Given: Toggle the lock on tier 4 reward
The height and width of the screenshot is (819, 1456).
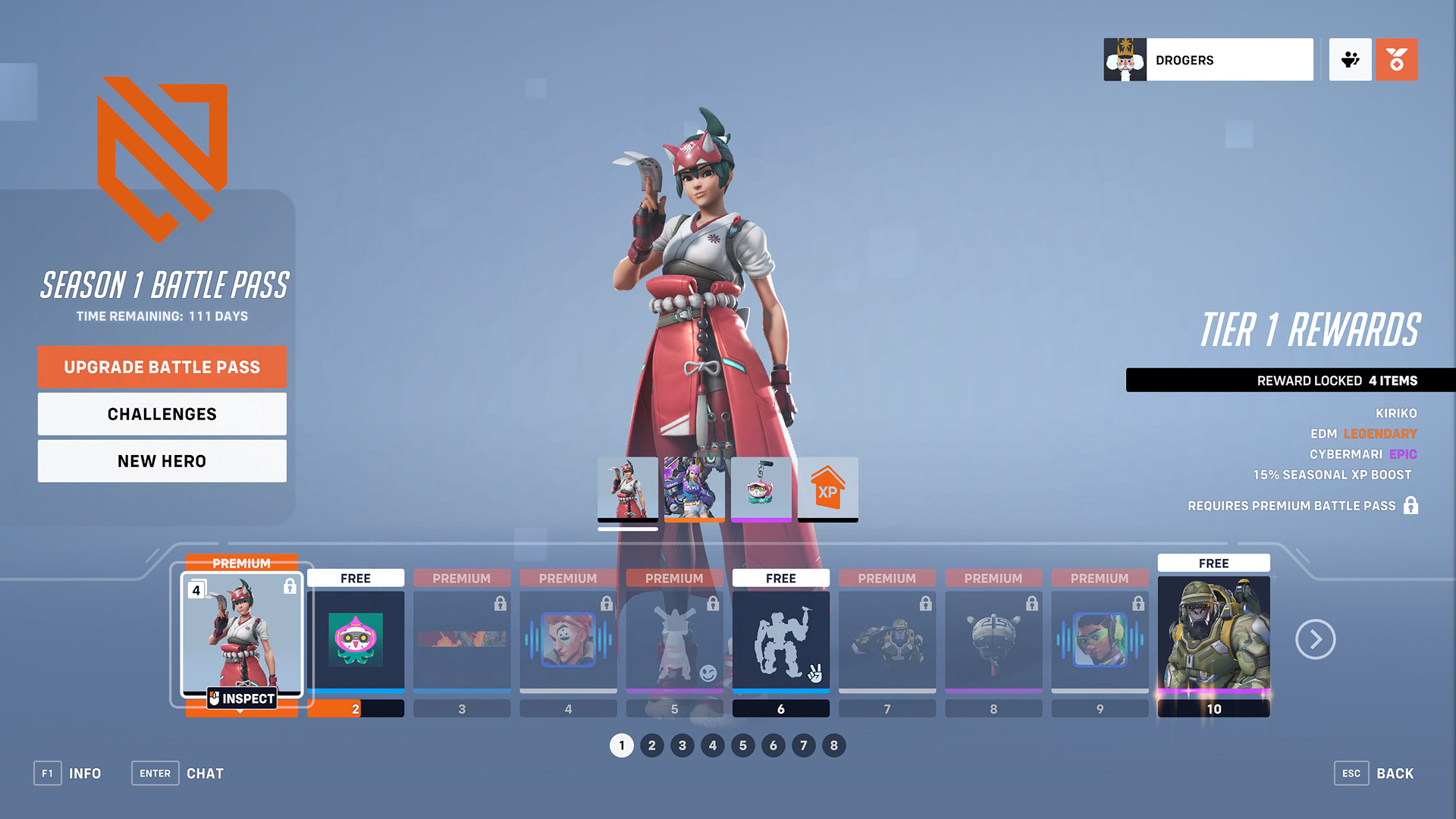Looking at the screenshot, I should point(606,603).
